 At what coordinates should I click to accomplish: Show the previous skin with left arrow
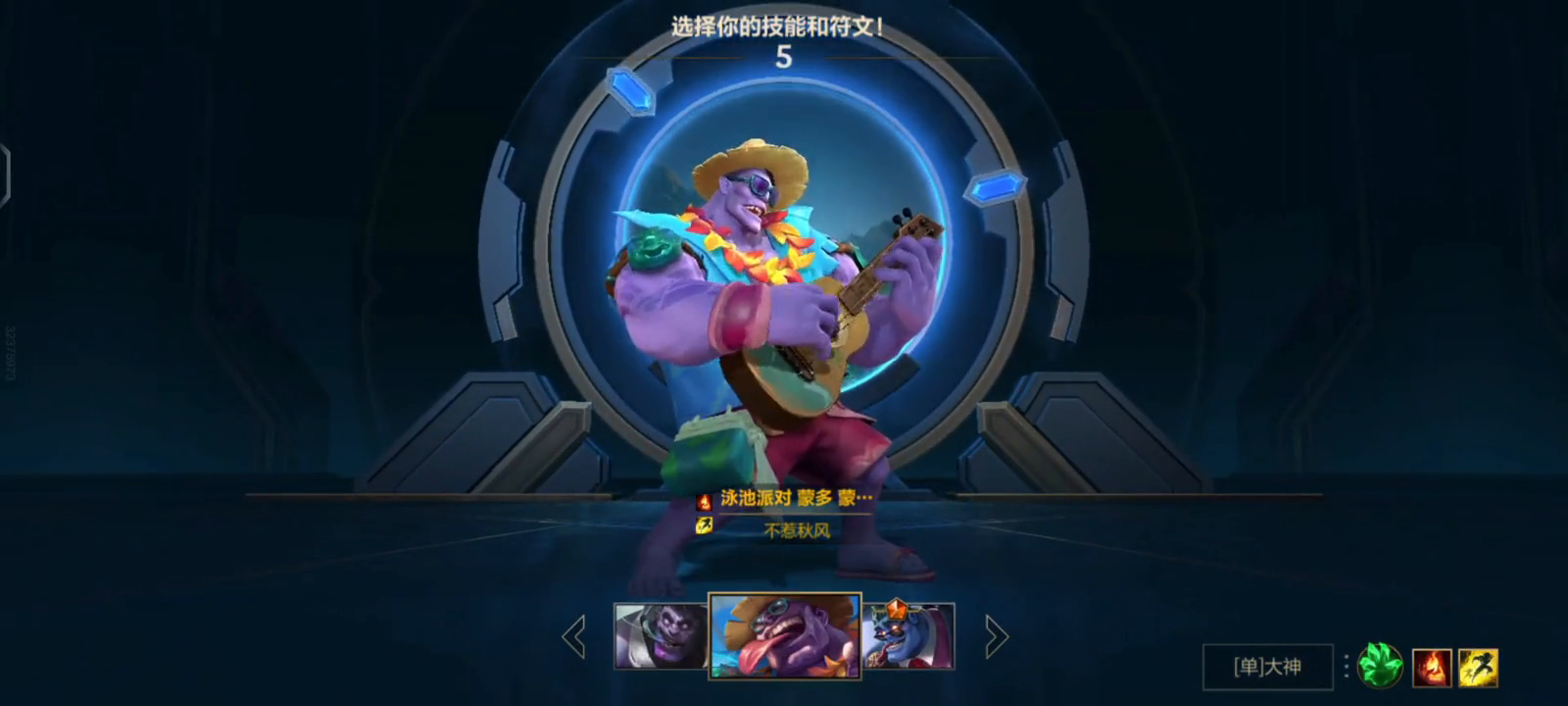pyautogui.click(x=574, y=637)
